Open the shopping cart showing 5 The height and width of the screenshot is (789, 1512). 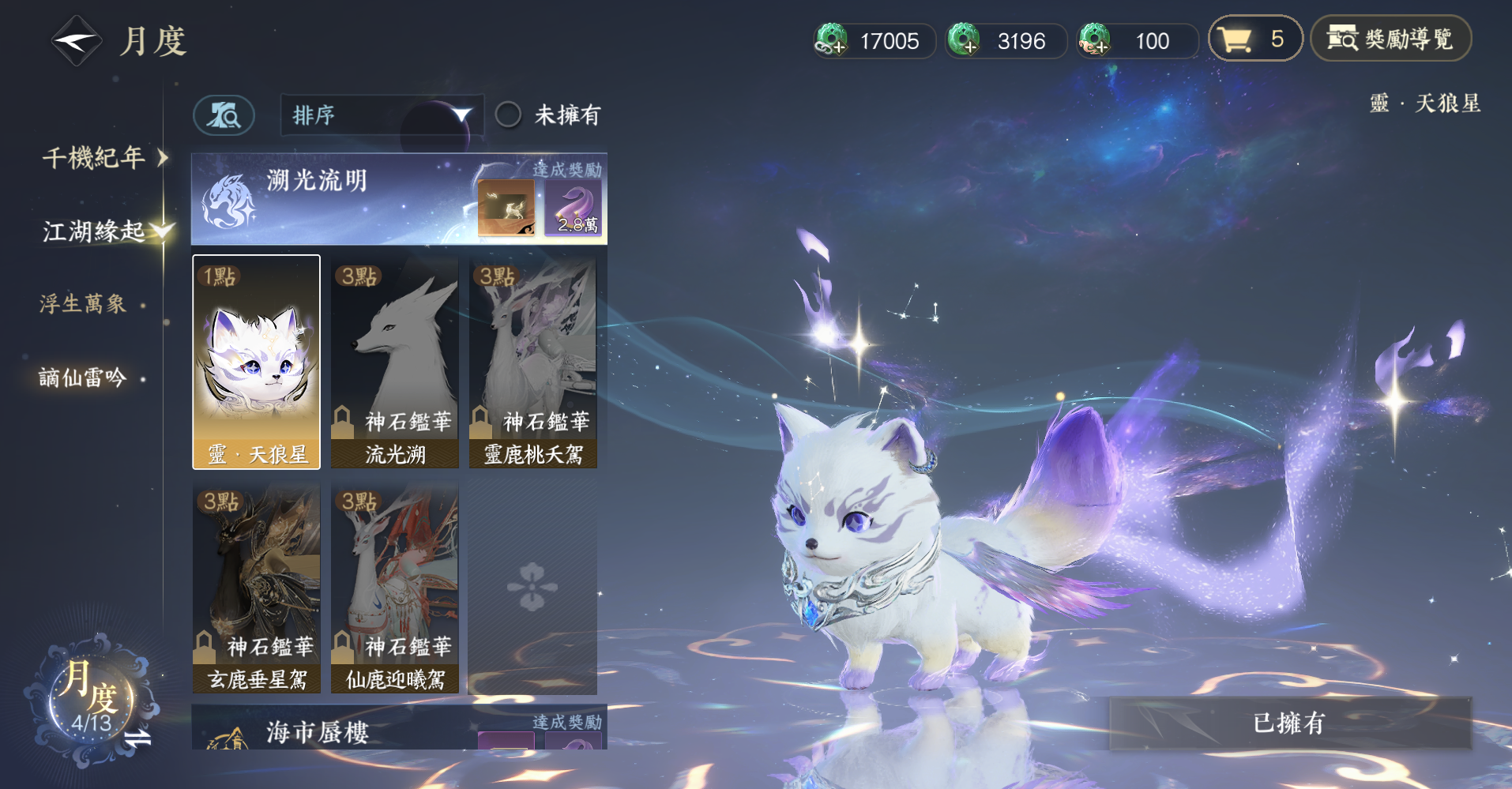pyautogui.click(x=1254, y=39)
